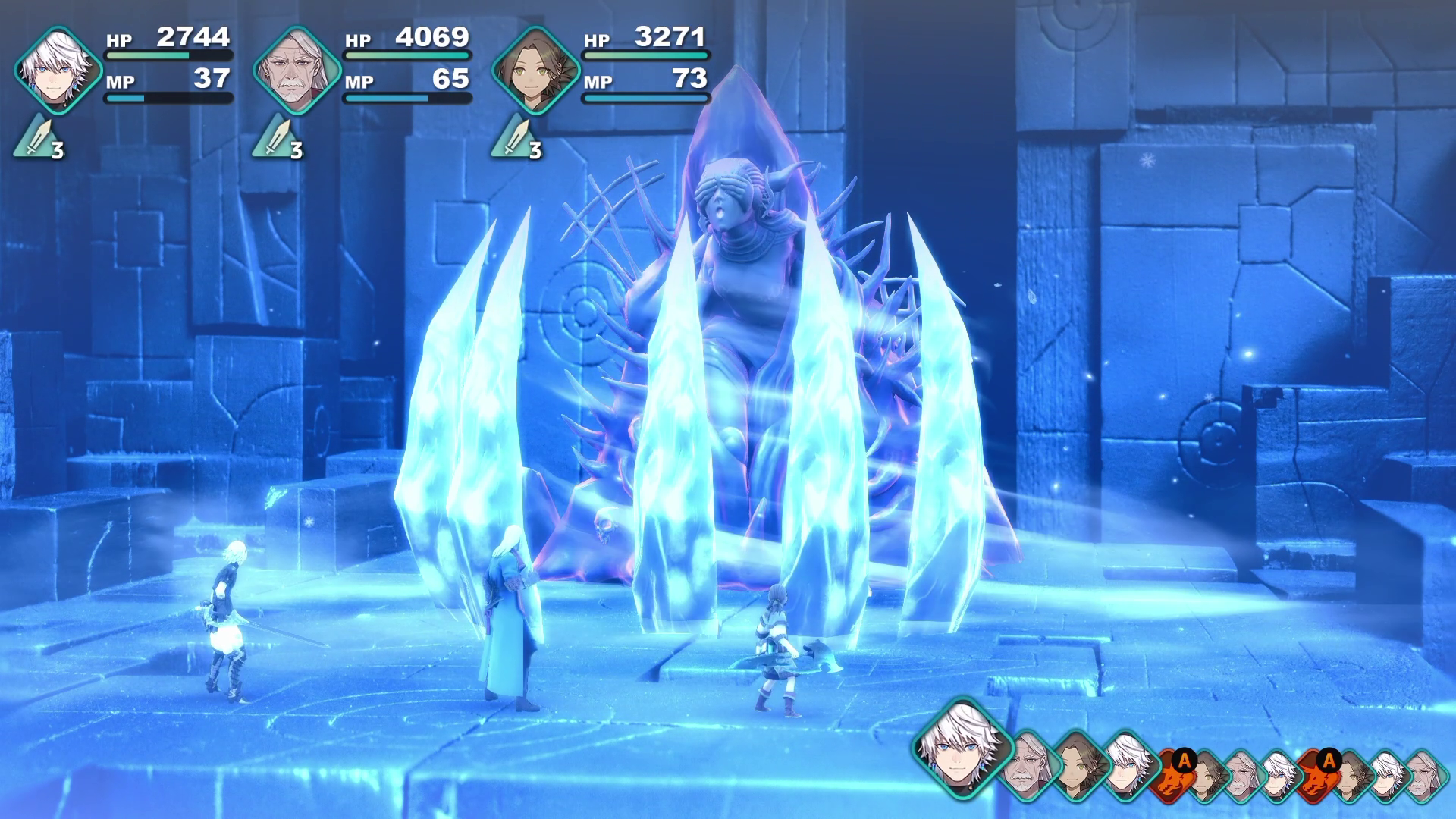Select the white-haired hero's party status portrait

pos(58,70)
